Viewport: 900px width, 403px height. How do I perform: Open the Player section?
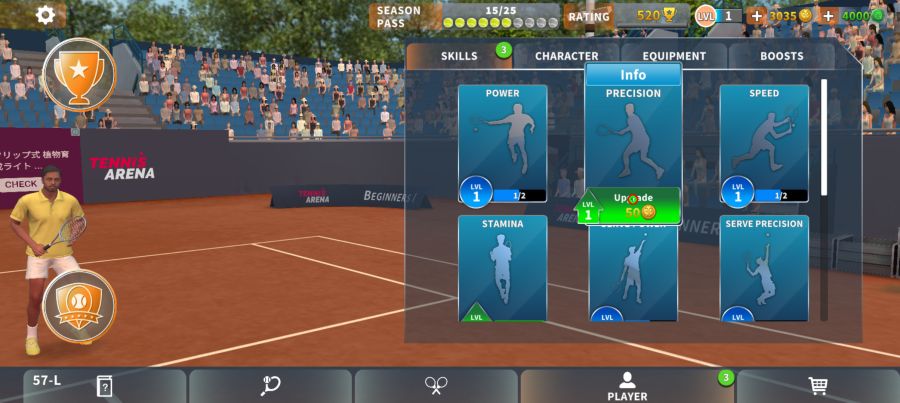click(x=627, y=386)
